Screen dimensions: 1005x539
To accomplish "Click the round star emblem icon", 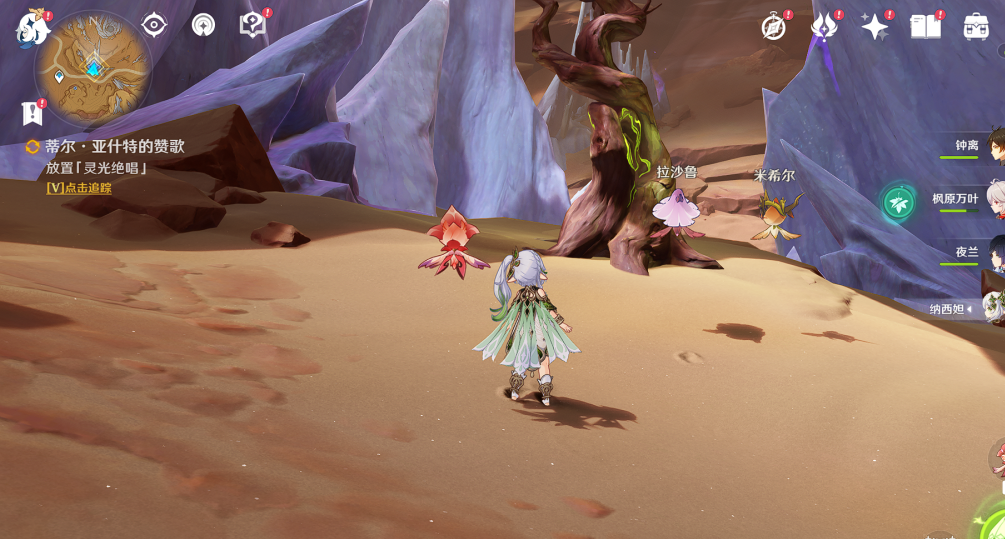I will pos(203,25).
